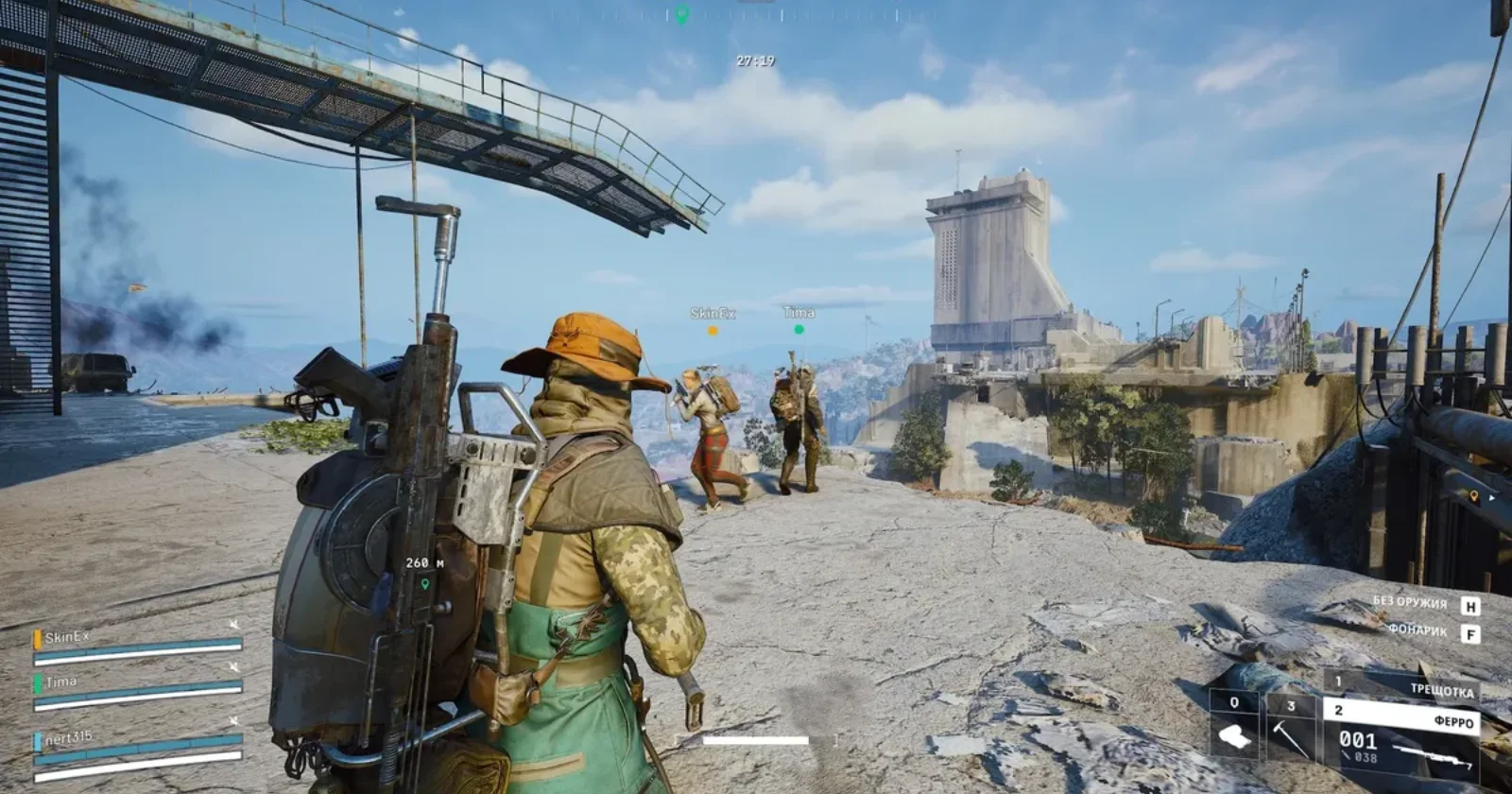Viewport: 1512px width, 794px height.
Task: Select nert315 in the squad list
Action: [68, 738]
